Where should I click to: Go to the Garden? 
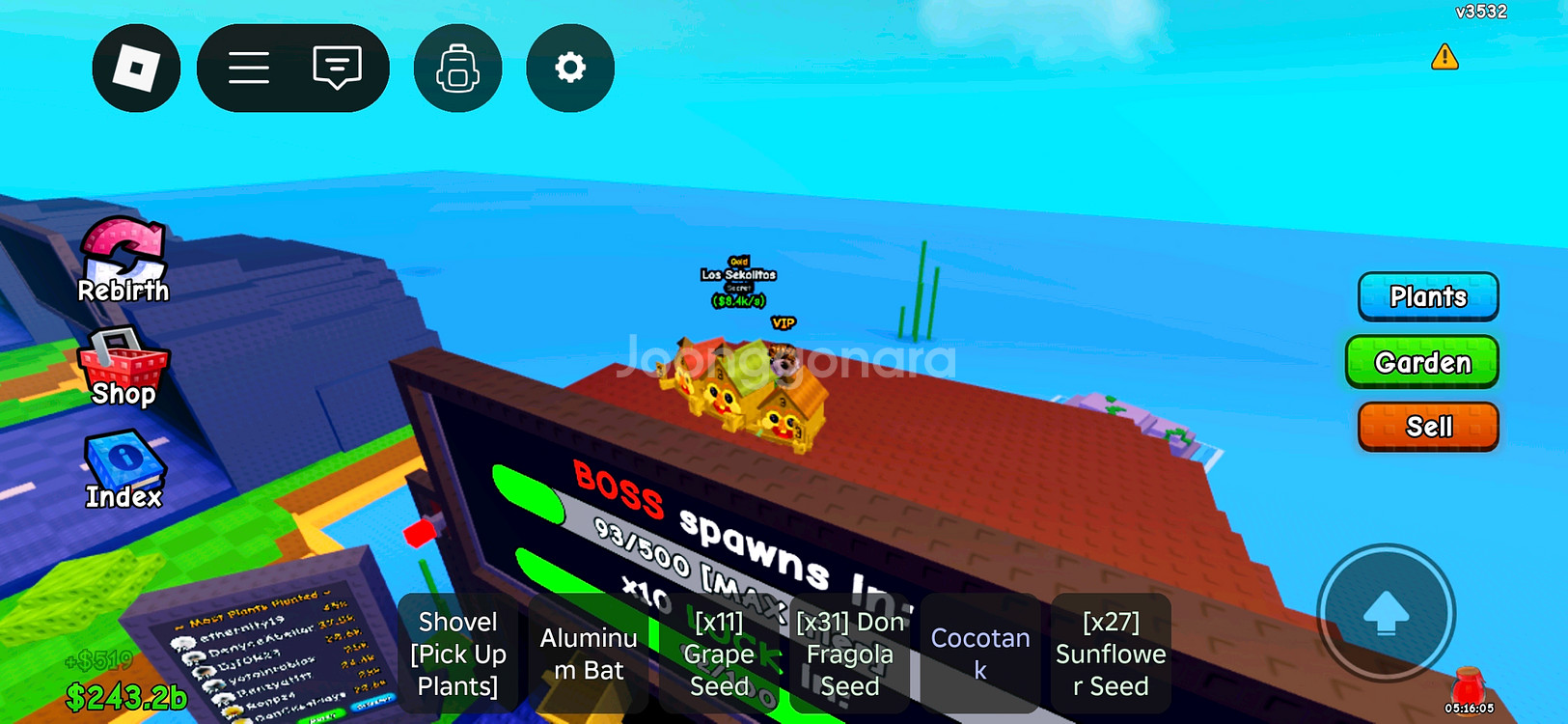coord(1422,362)
